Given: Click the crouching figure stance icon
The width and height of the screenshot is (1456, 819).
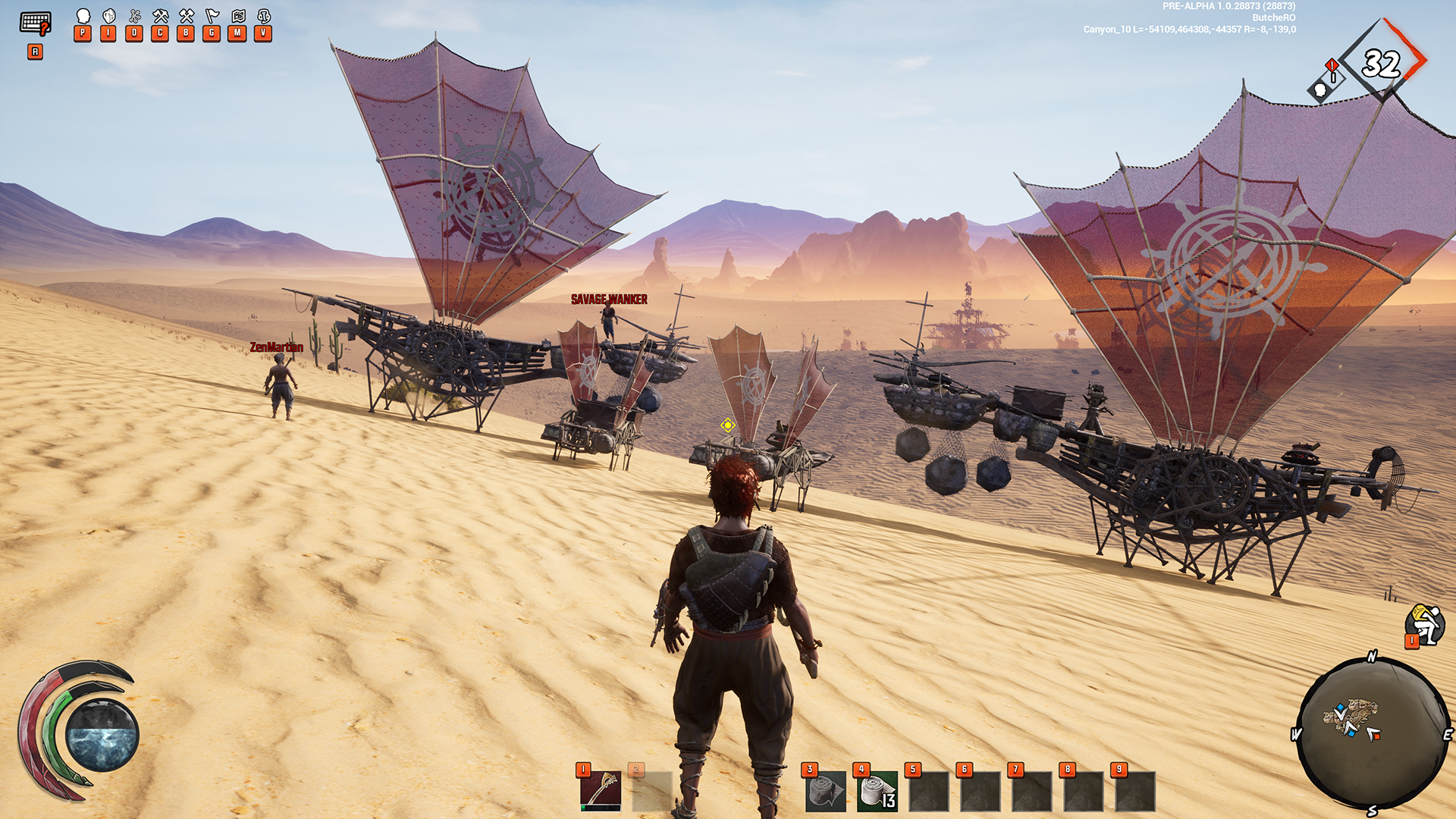Looking at the screenshot, I should 1426,625.
